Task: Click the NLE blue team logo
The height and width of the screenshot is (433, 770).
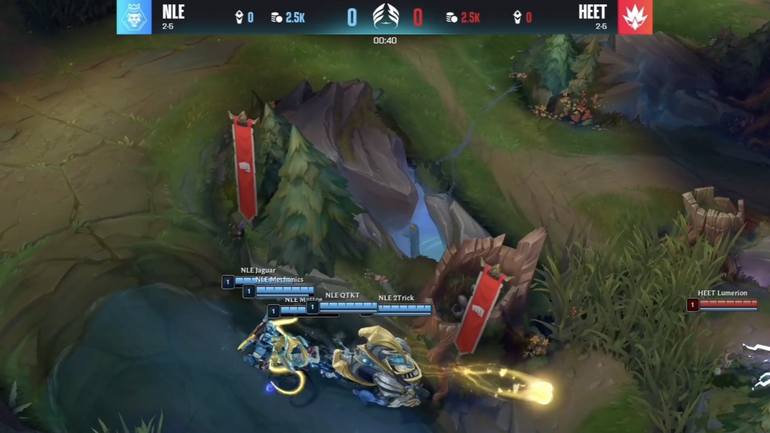Action: [134, 17]
